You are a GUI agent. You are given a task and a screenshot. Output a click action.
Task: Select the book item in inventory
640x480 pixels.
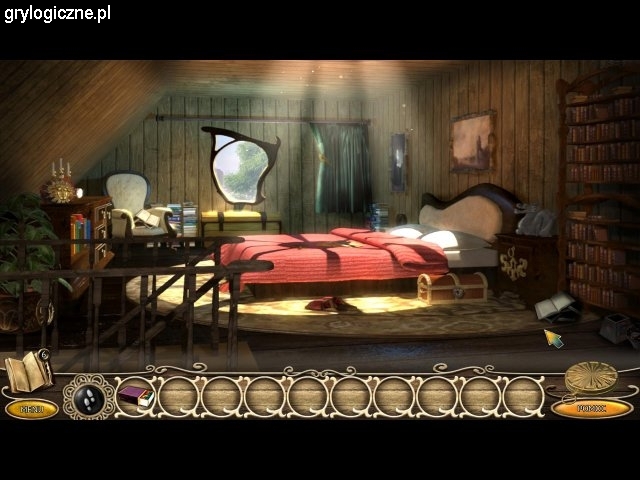[135, 396]
